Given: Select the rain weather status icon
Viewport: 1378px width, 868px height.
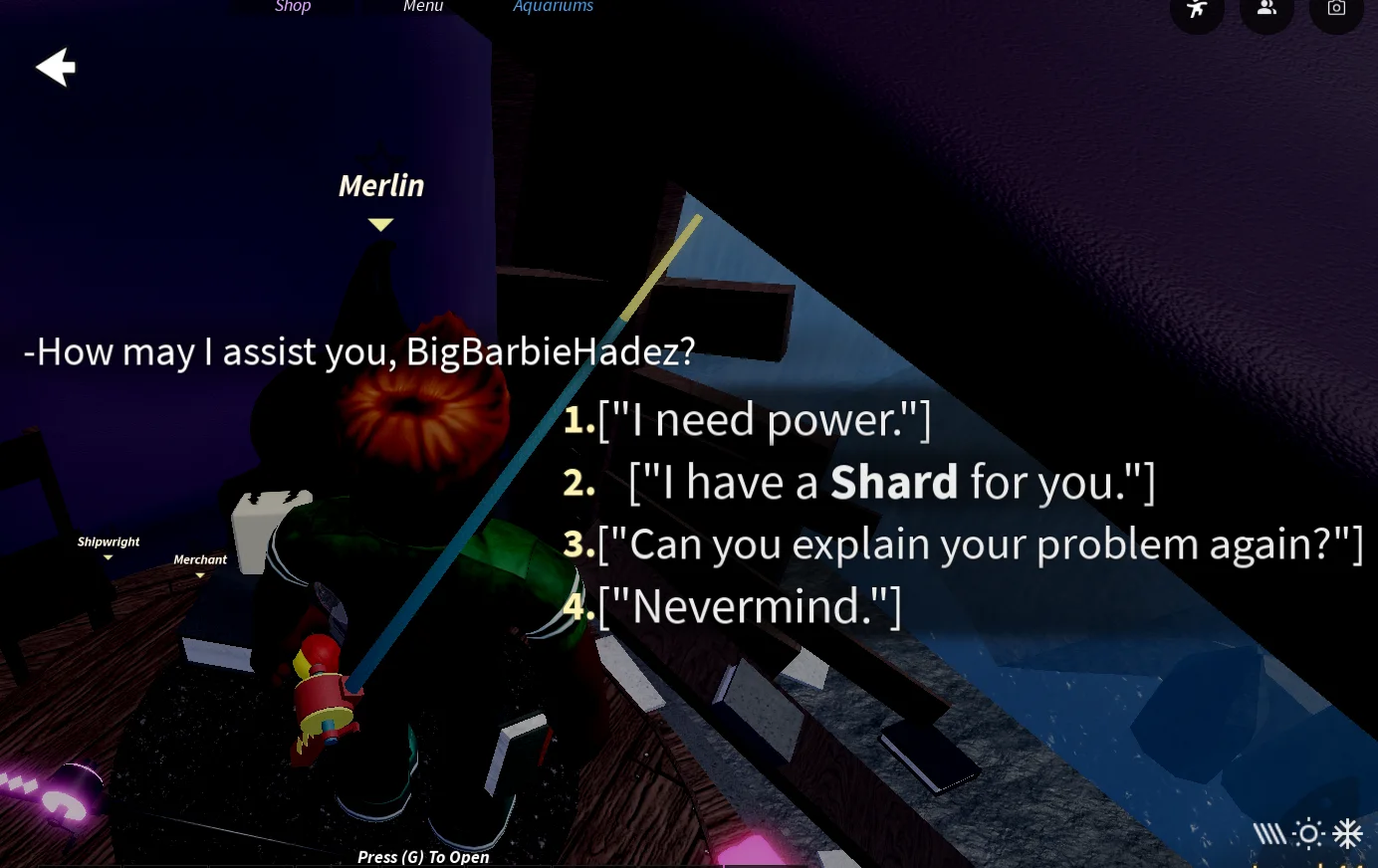Looking at the screenshot, I should click(1269, 835).
